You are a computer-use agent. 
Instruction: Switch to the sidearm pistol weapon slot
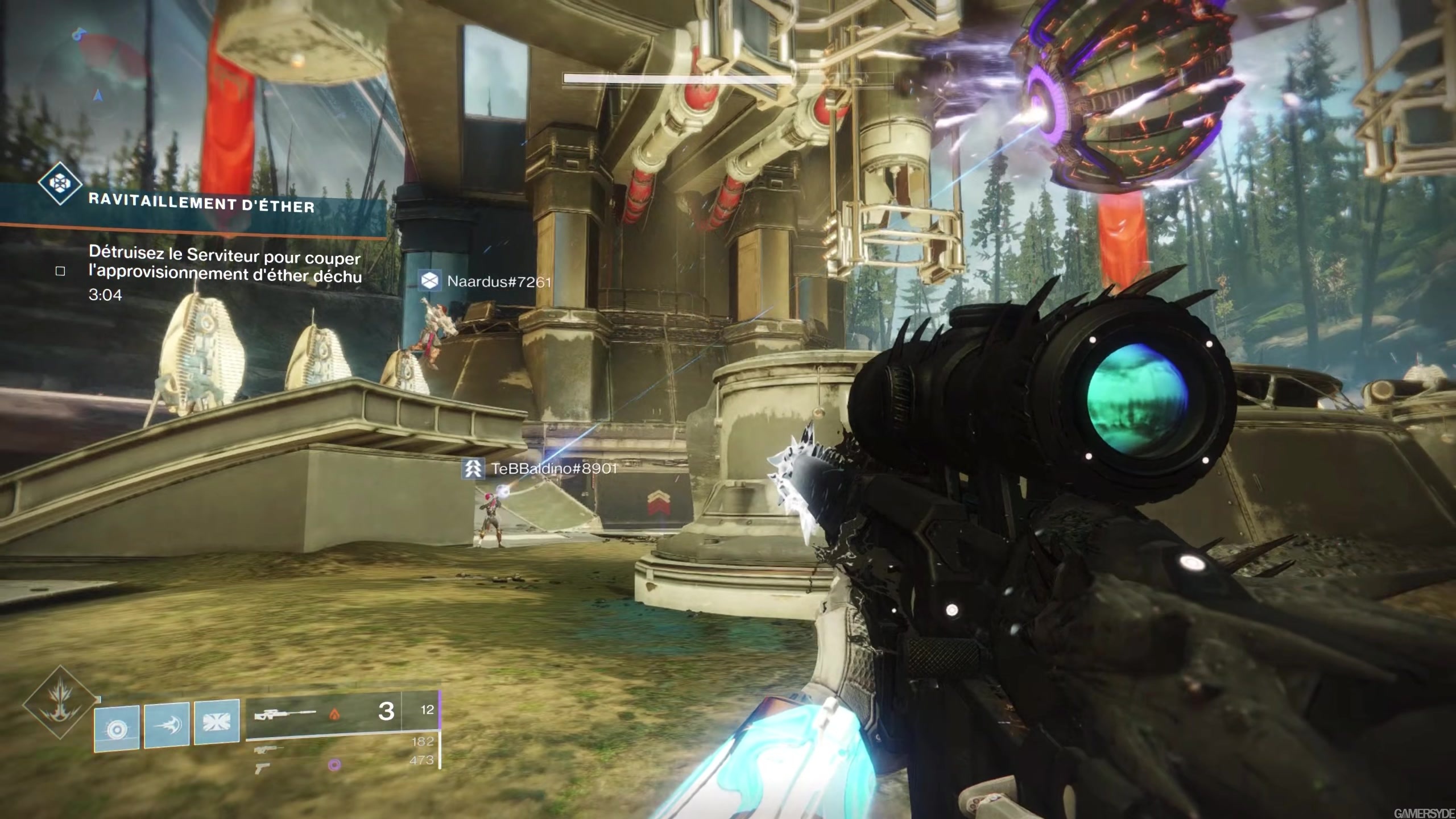click(x=263, y=768)
